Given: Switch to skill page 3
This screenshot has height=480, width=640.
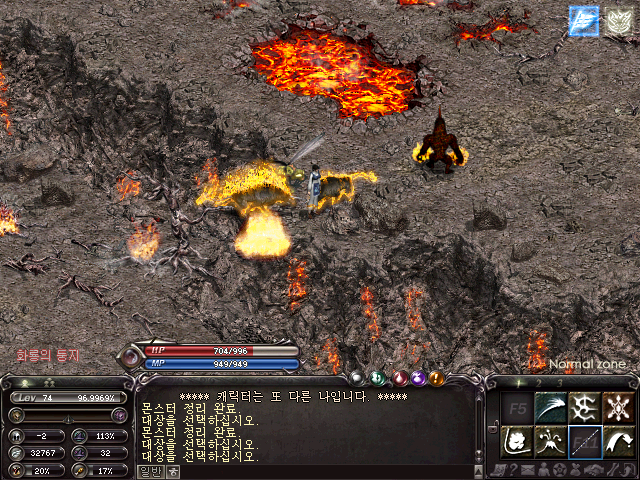Looking at the screenshot, I should click(x=560, y=382).
